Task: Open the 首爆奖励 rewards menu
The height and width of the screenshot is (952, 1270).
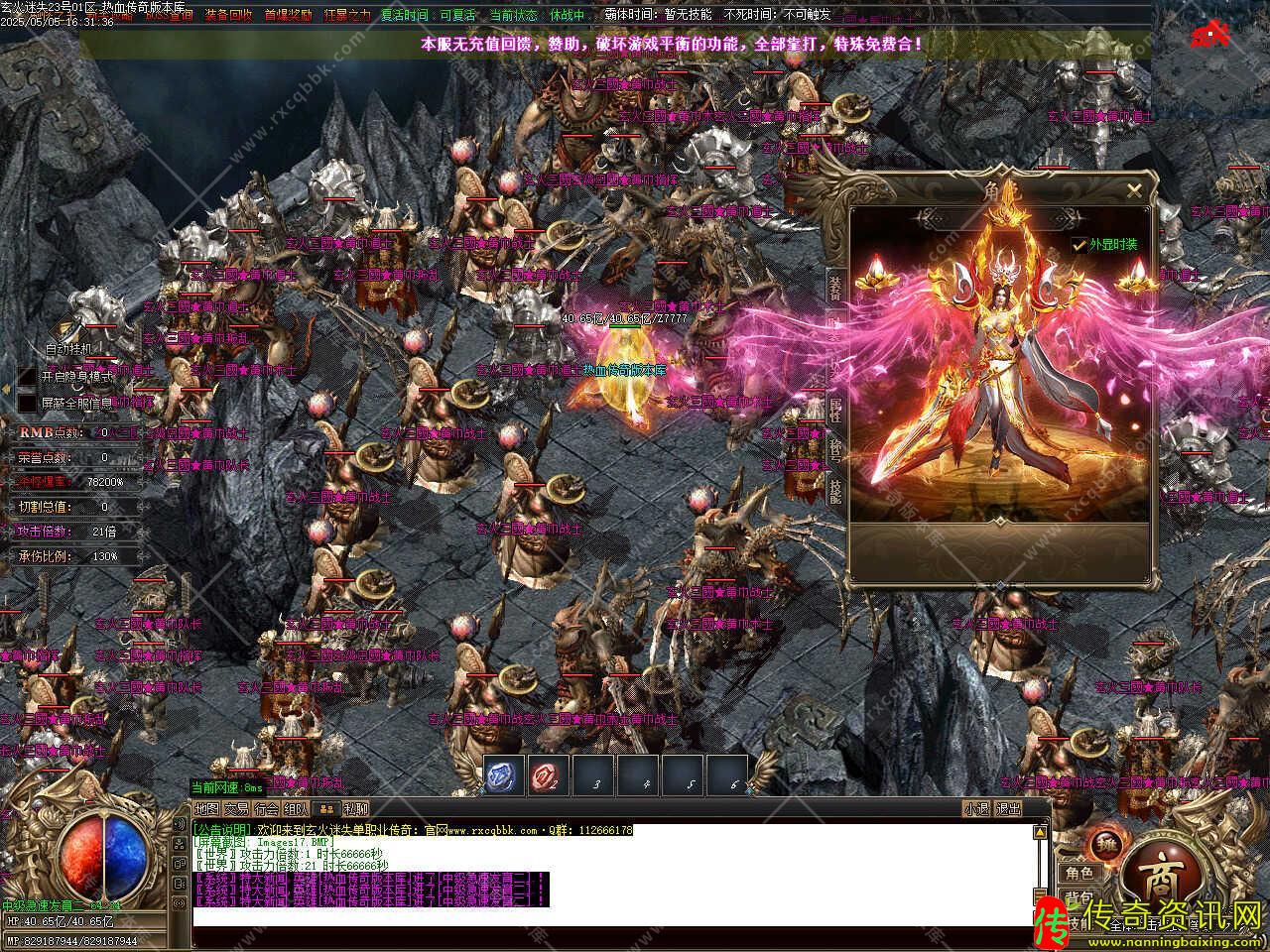Action: [x=288, y=15]
